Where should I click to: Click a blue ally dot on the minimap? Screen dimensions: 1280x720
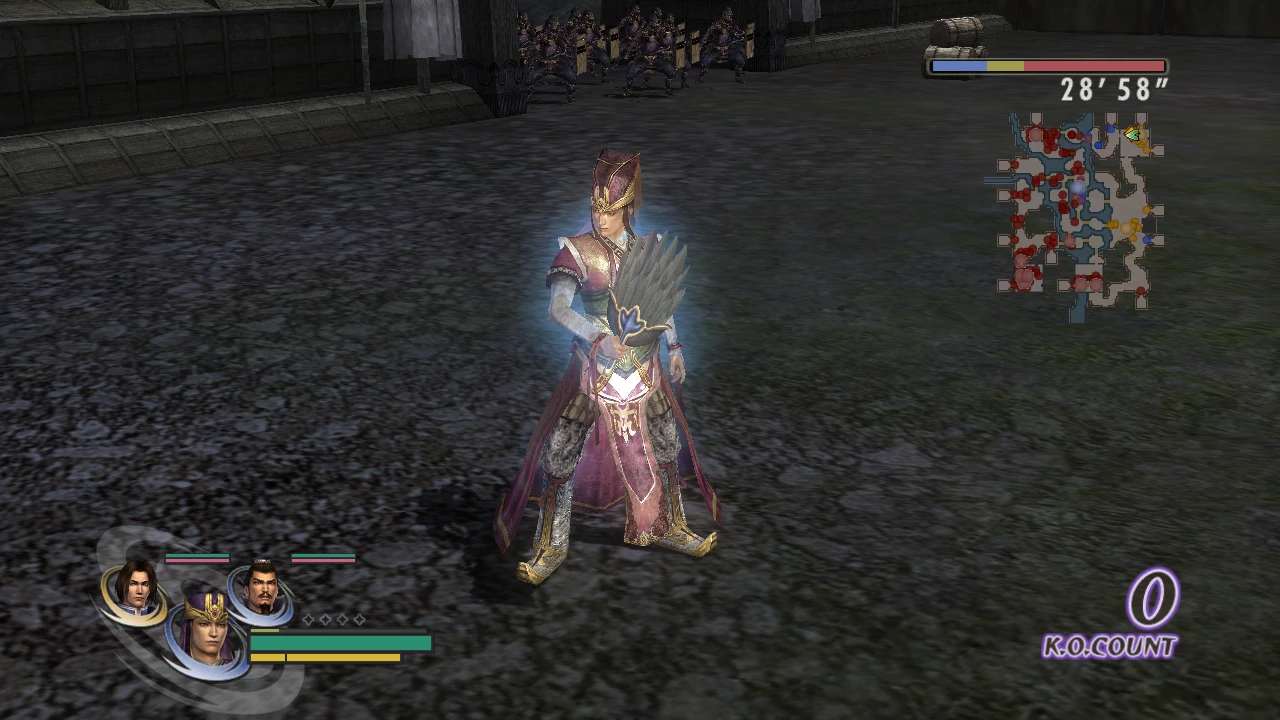click(1111, 129)
